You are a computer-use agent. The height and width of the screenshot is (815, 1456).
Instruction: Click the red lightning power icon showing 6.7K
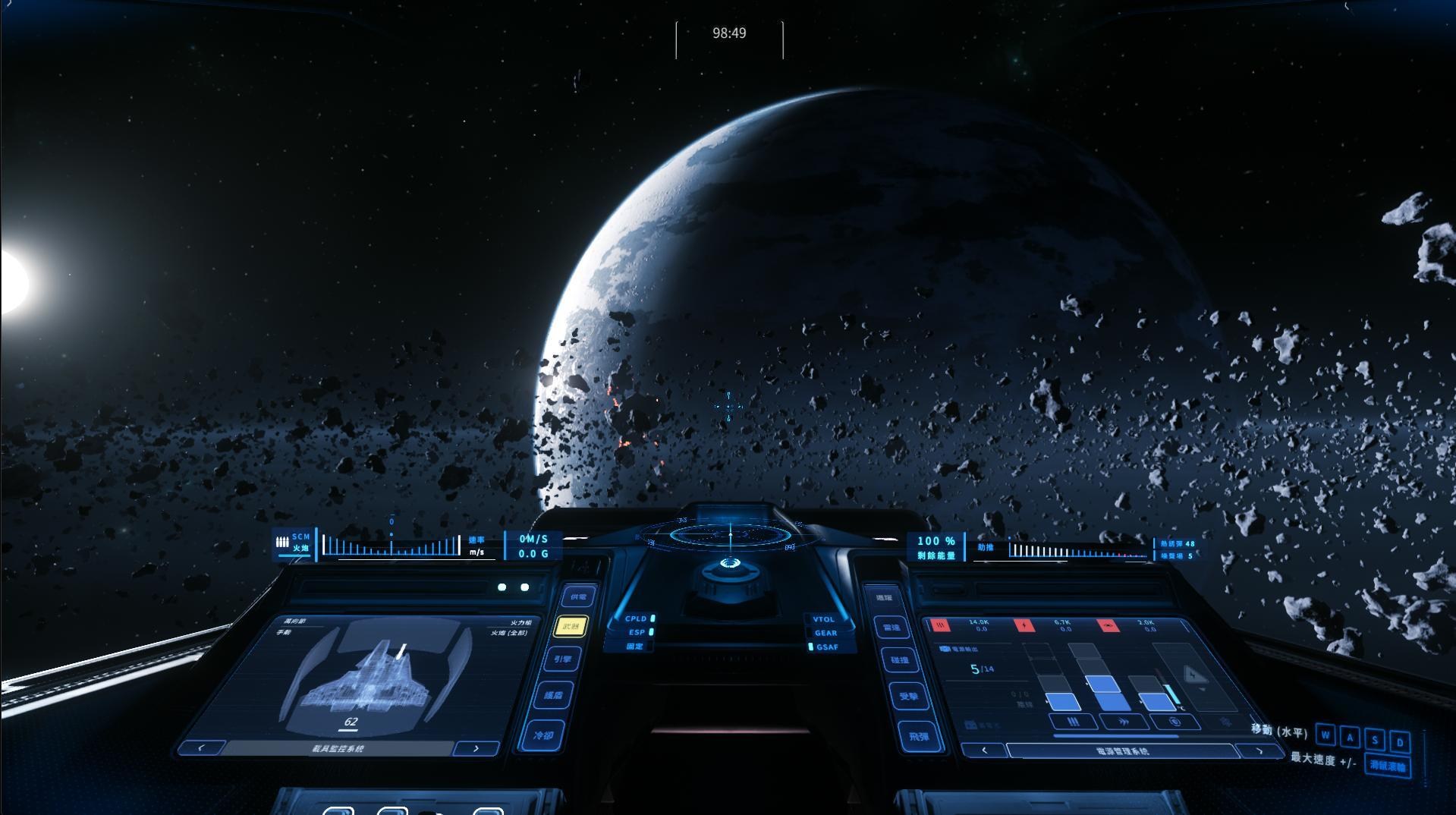click(1024, 624)
